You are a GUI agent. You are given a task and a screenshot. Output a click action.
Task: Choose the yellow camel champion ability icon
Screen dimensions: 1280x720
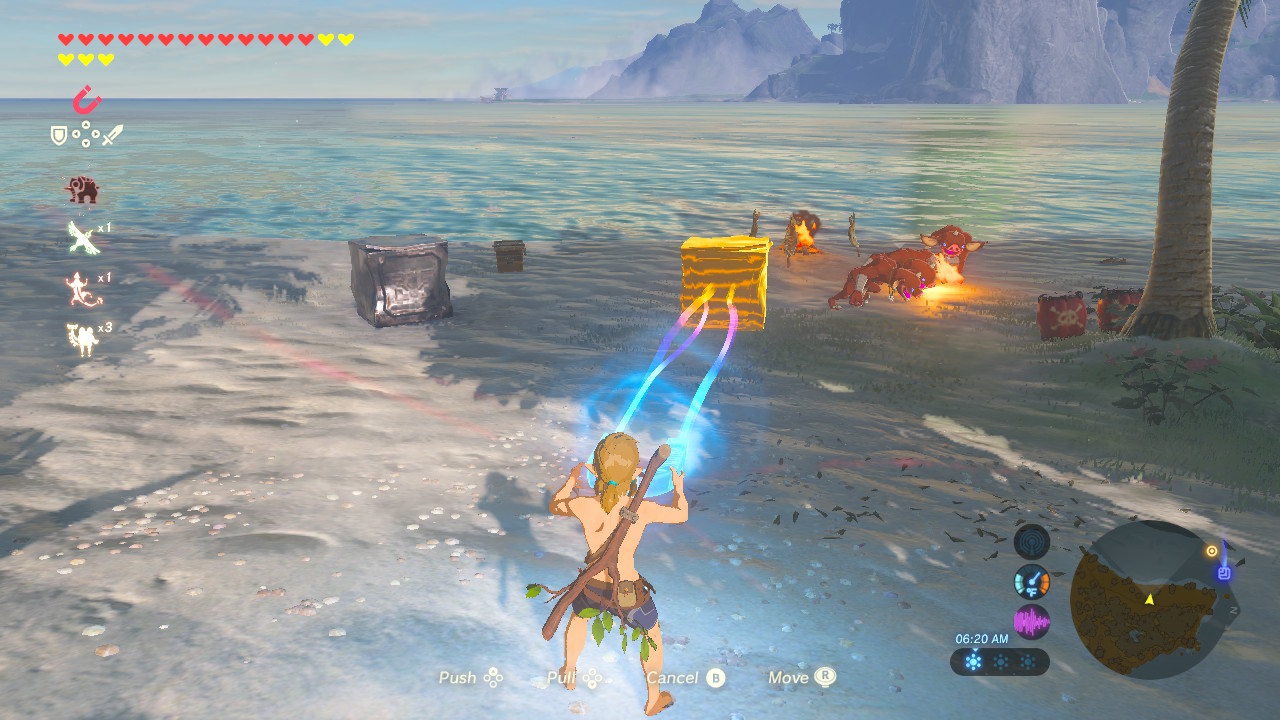click(82, 339)
